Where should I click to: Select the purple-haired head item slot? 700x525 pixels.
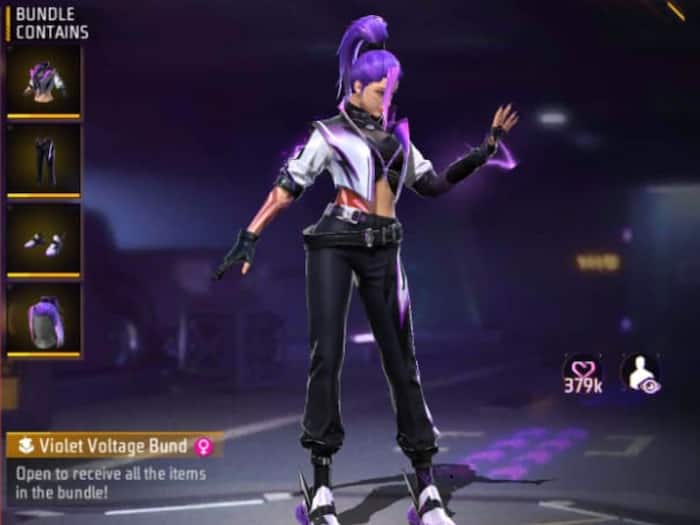click(x=44, y=320)
